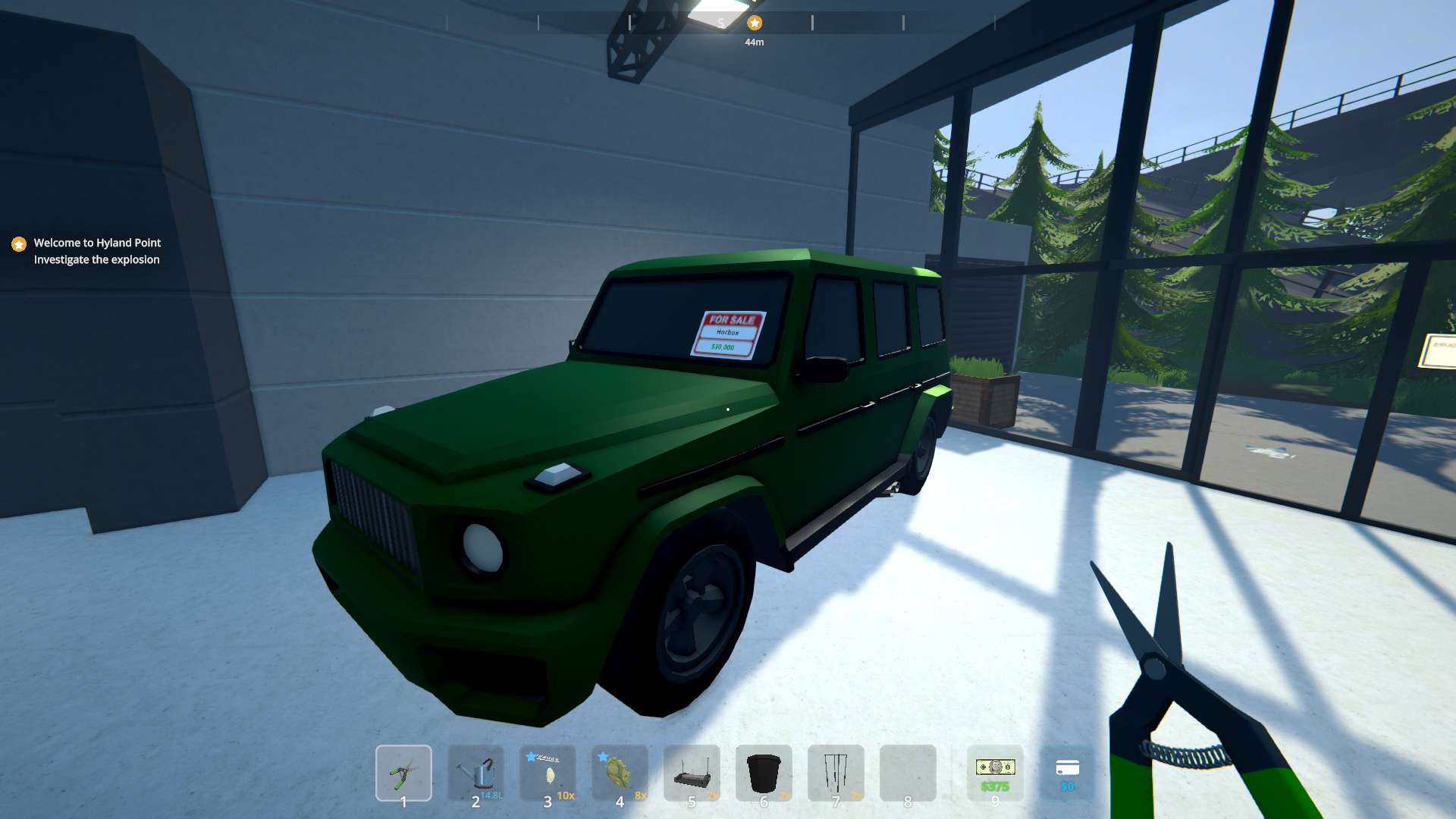The width and height of the screenshot is (1456, 819).
Task: Select the black plastic pot slot
Action: point(764,773)
